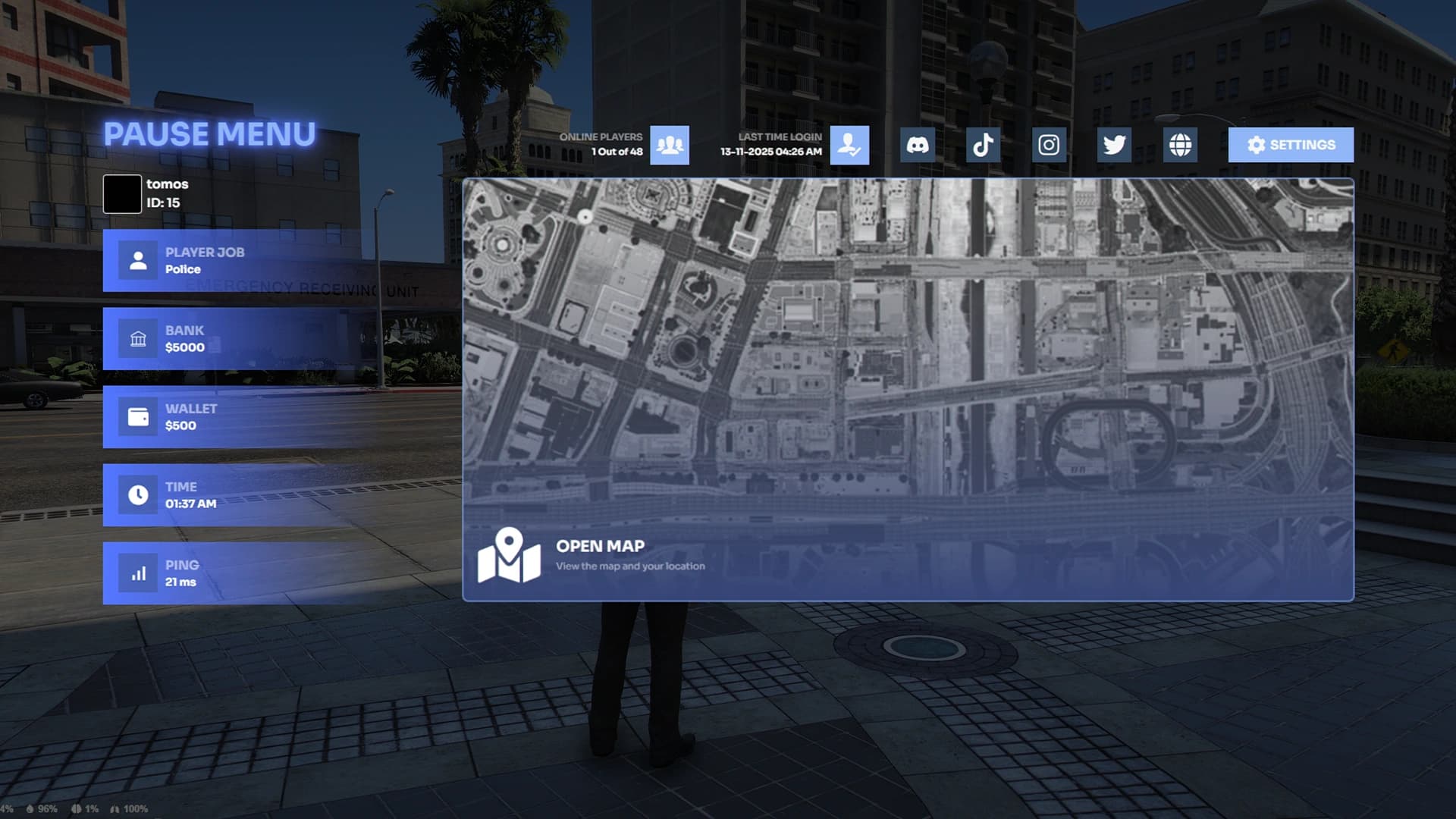Viewport: 1456px width, 819px height.
Task: Click the Wallet icon
Action: [137, 417]
